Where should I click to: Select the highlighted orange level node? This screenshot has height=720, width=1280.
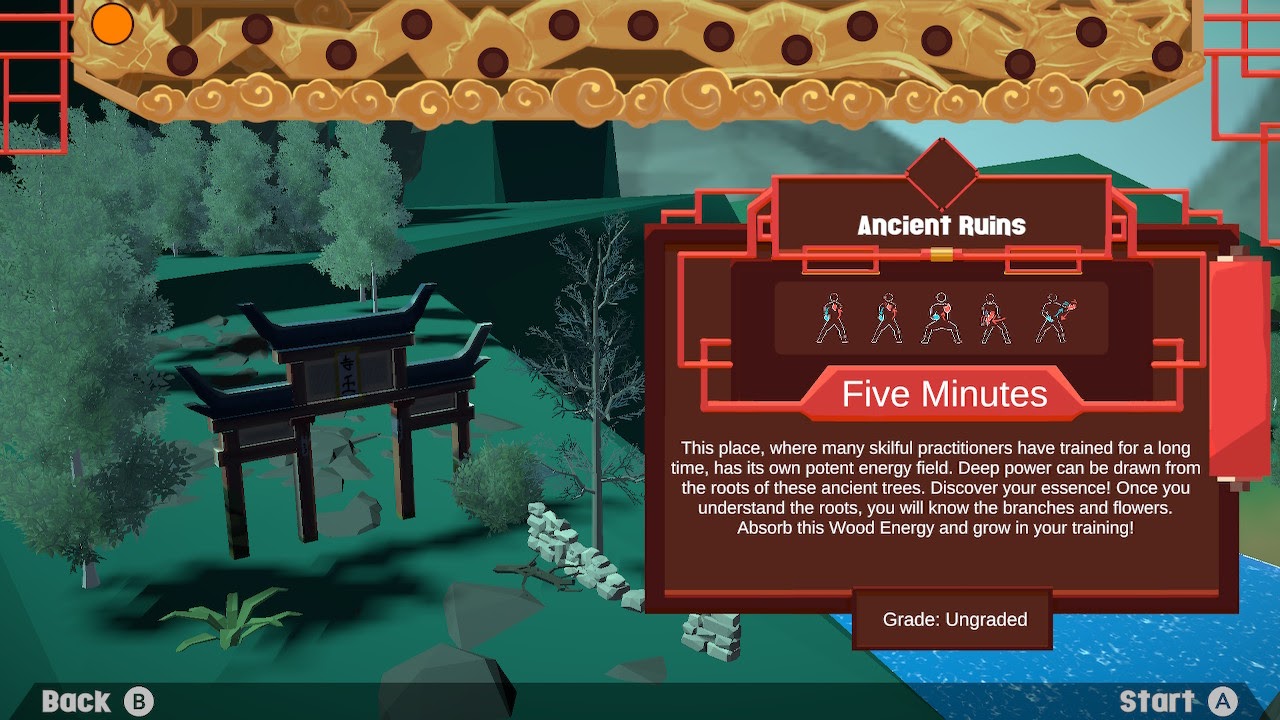pyautogui.click(x=113, y=24)
